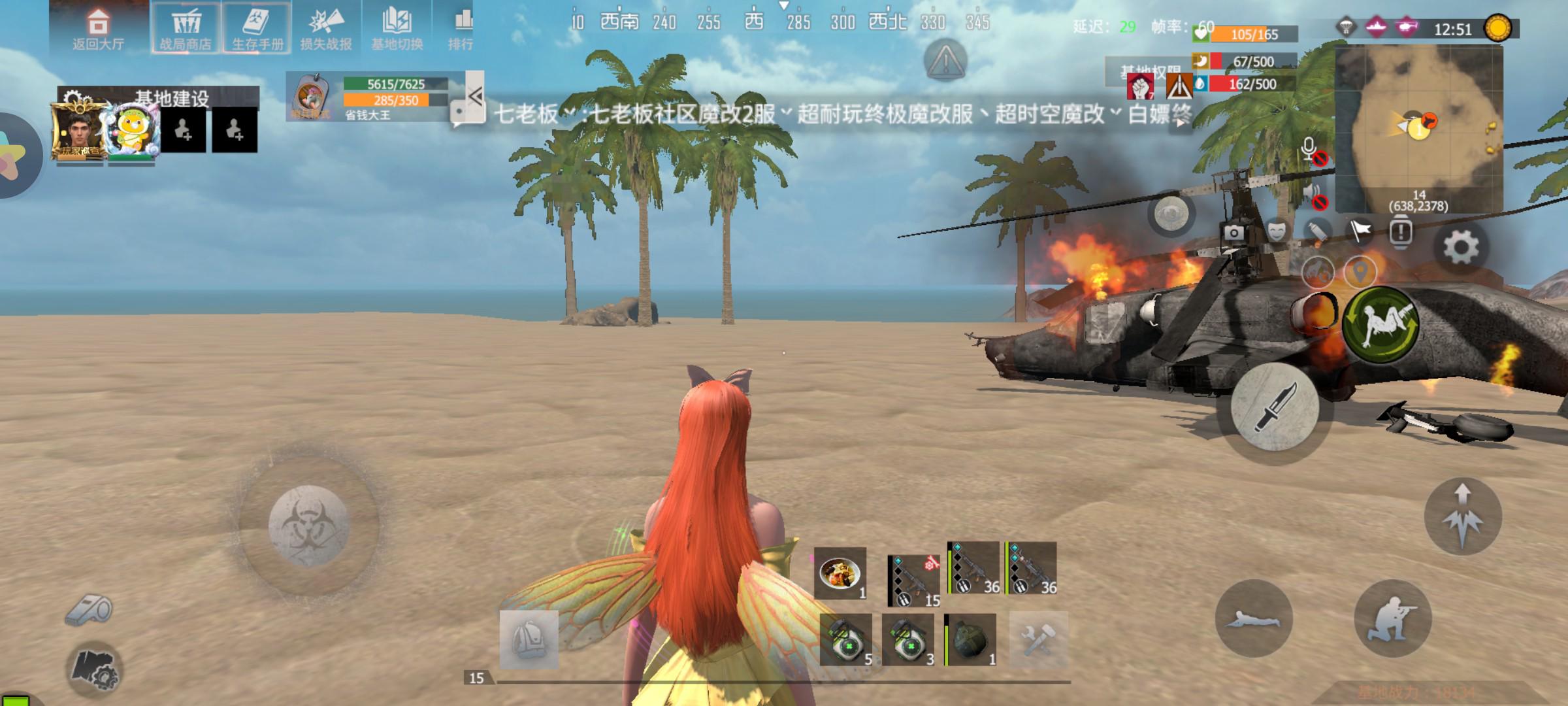Open the wrench and hammer build menu

(1038, 639)
